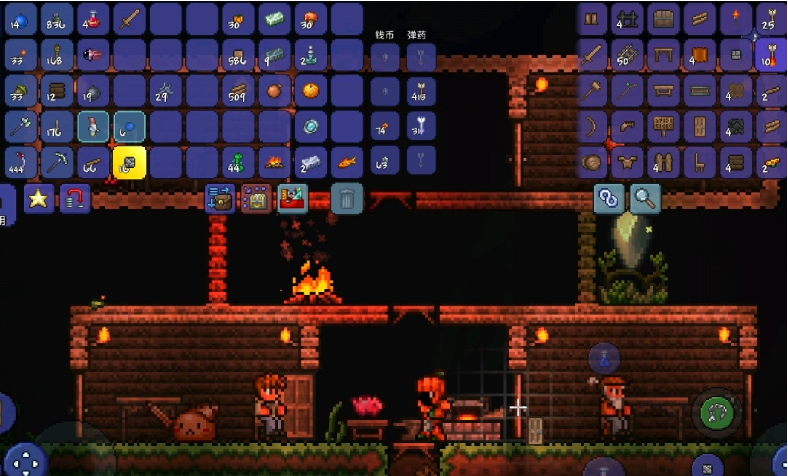This screenshot has width=788, height=476.
Task: Select the wood stack of 509
Action: click(x=238, y=90)
